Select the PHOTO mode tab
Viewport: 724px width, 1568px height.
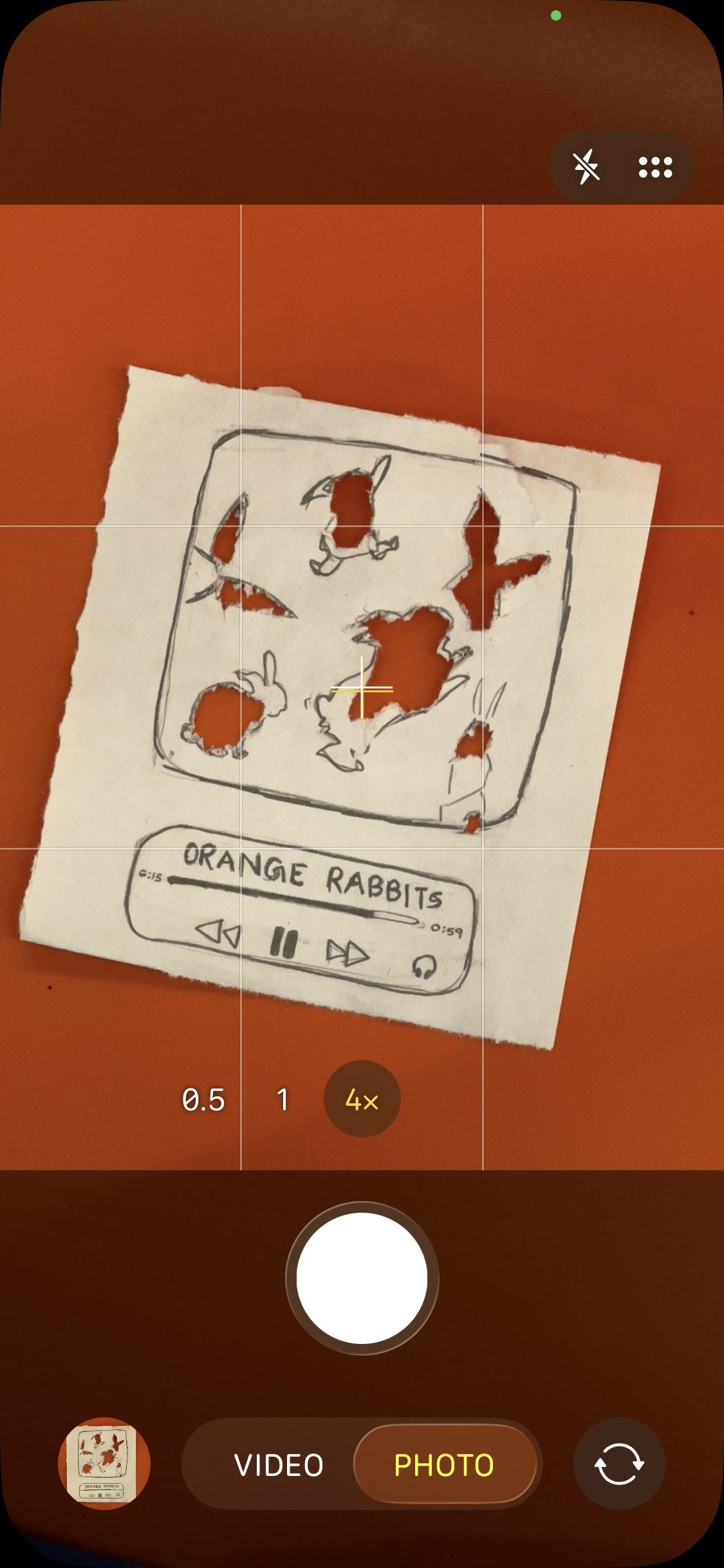click(x=444, y=1465)
